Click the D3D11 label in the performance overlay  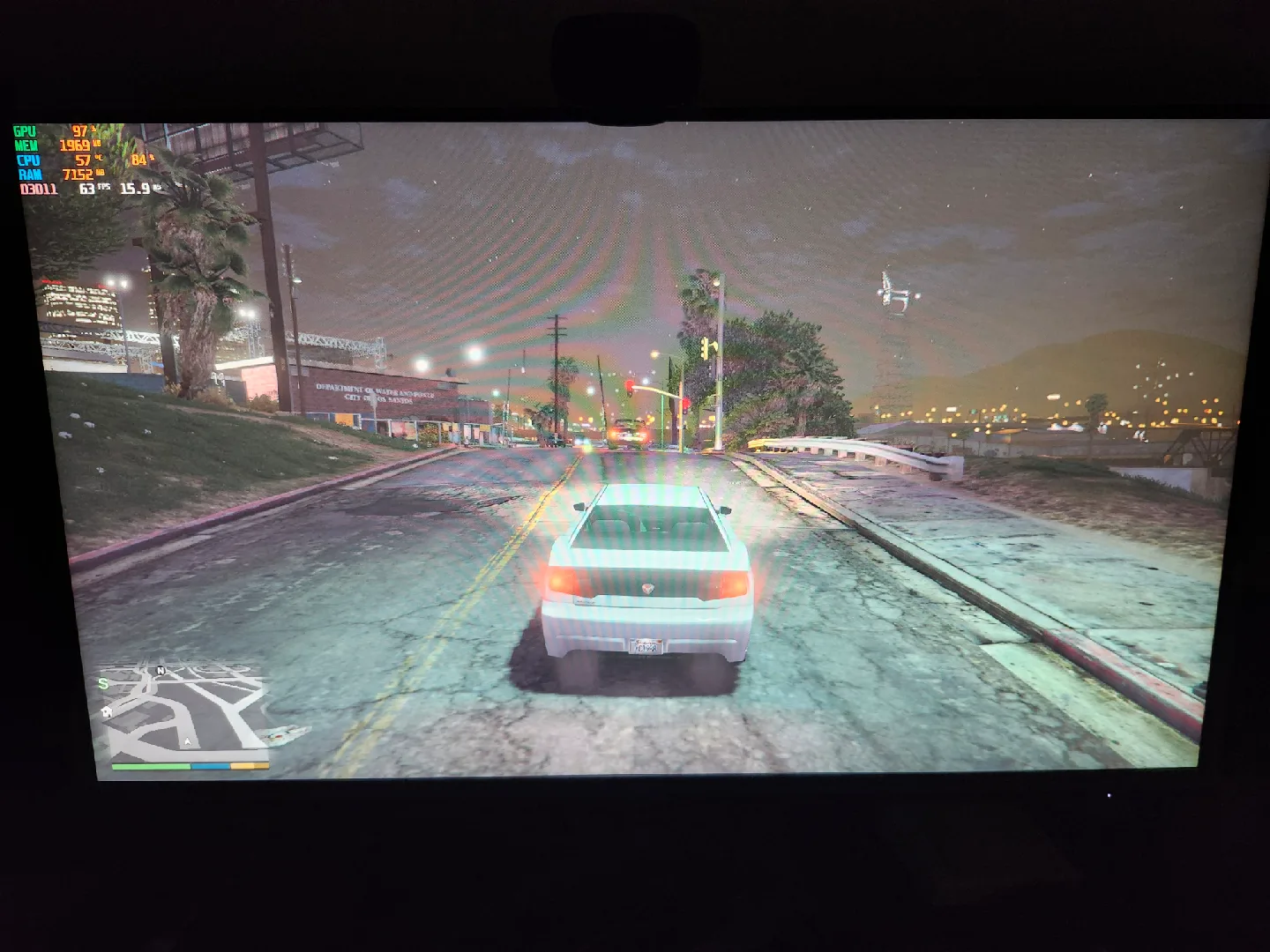(39, 189)
